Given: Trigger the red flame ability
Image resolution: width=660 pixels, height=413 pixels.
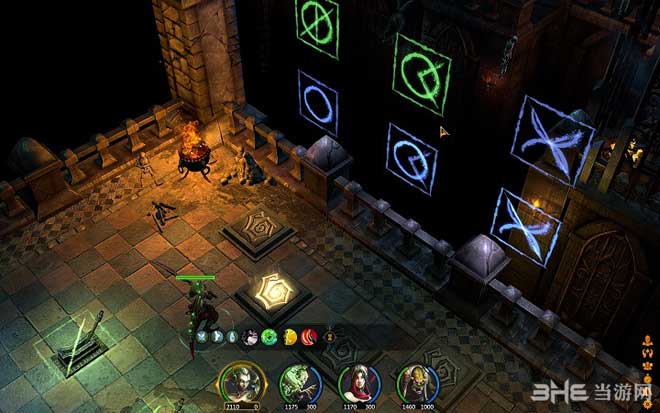Looking at the screenshot, I should [308, 337].
